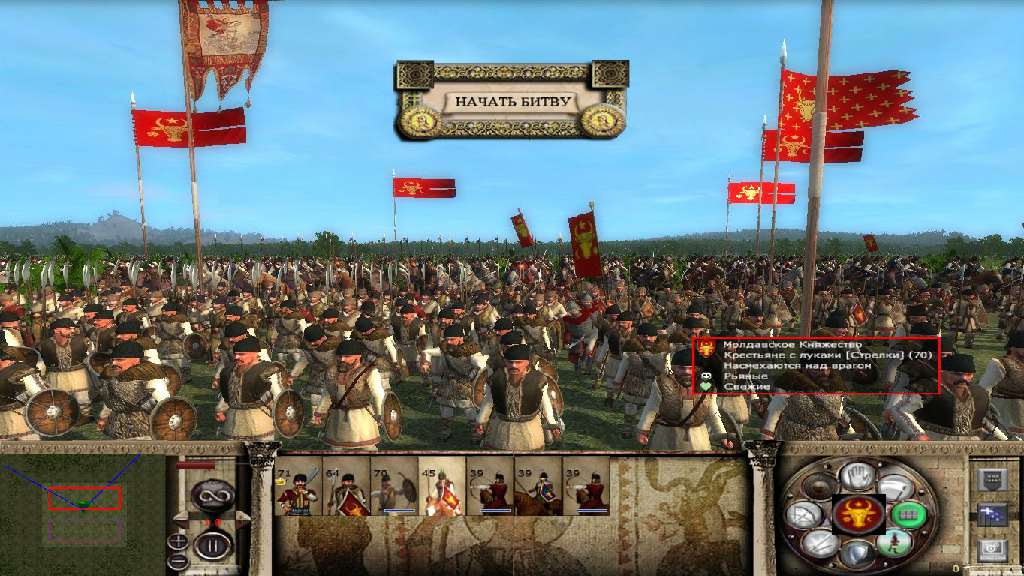Click the Moldavian bull faction emblem
Image resolution: width=1024 pixels, height=576 pixels.
click(858, 513)
